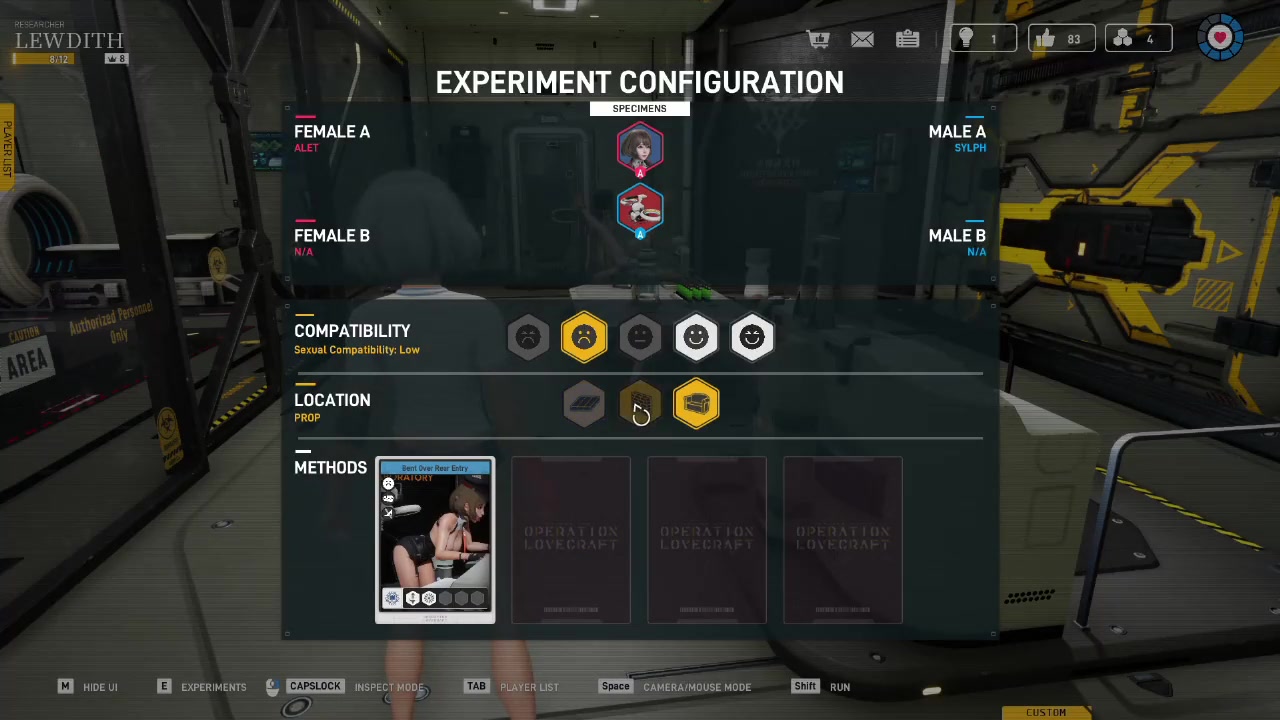Select the highlighted yellow prop location icon
The image size is (1280, 720).
[x=696, y=404]
